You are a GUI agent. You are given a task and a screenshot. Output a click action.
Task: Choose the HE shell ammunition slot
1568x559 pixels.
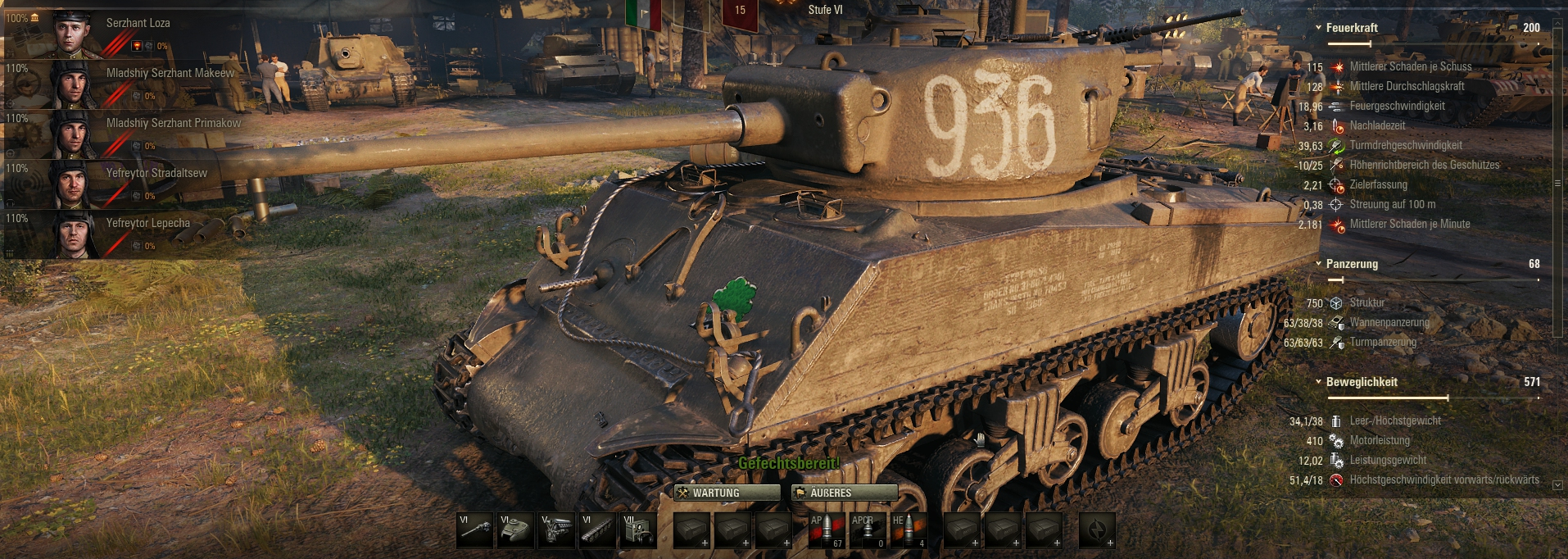[909, 530]
